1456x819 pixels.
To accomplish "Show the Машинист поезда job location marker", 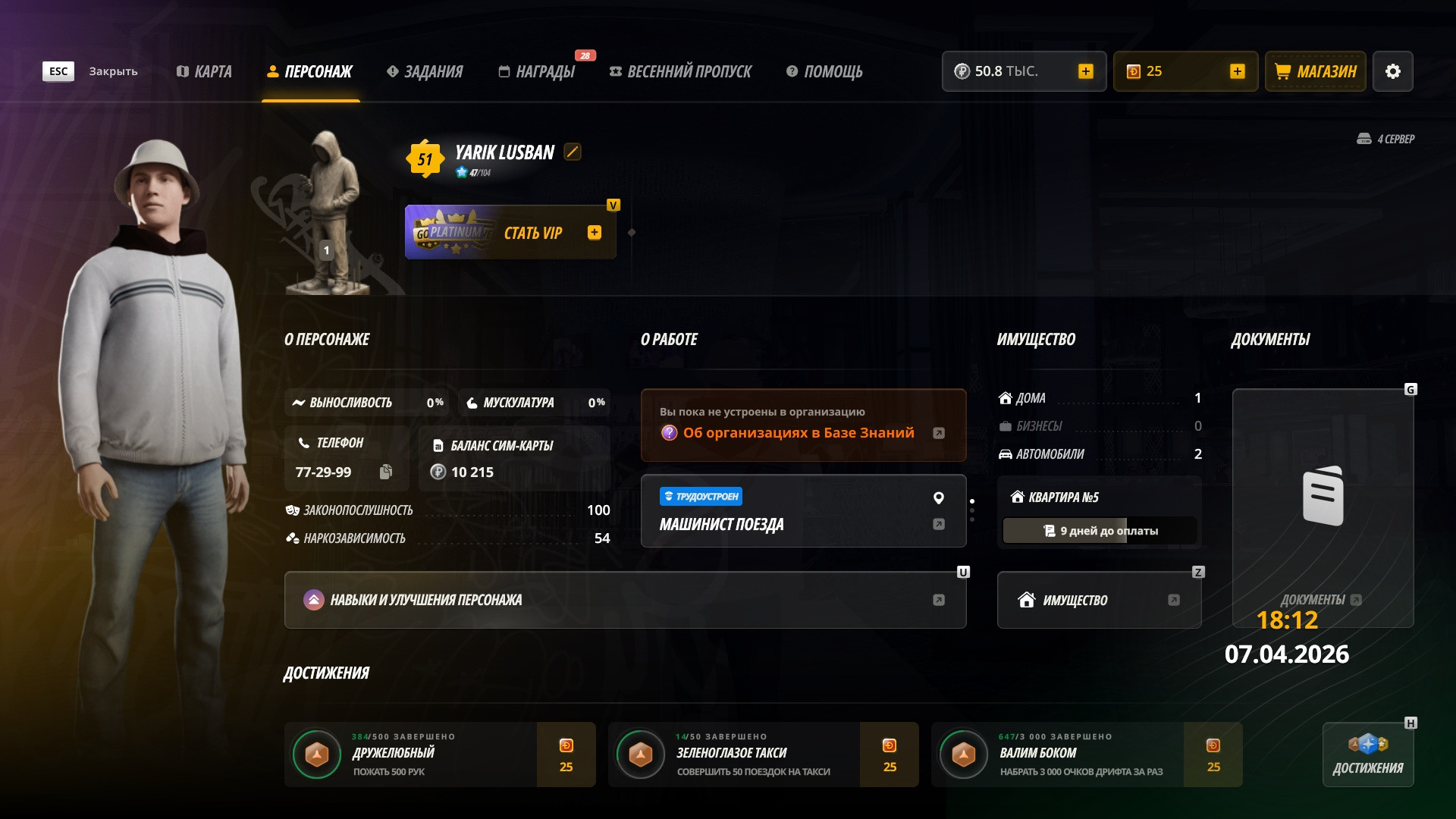I will click(x=939, y=498).
